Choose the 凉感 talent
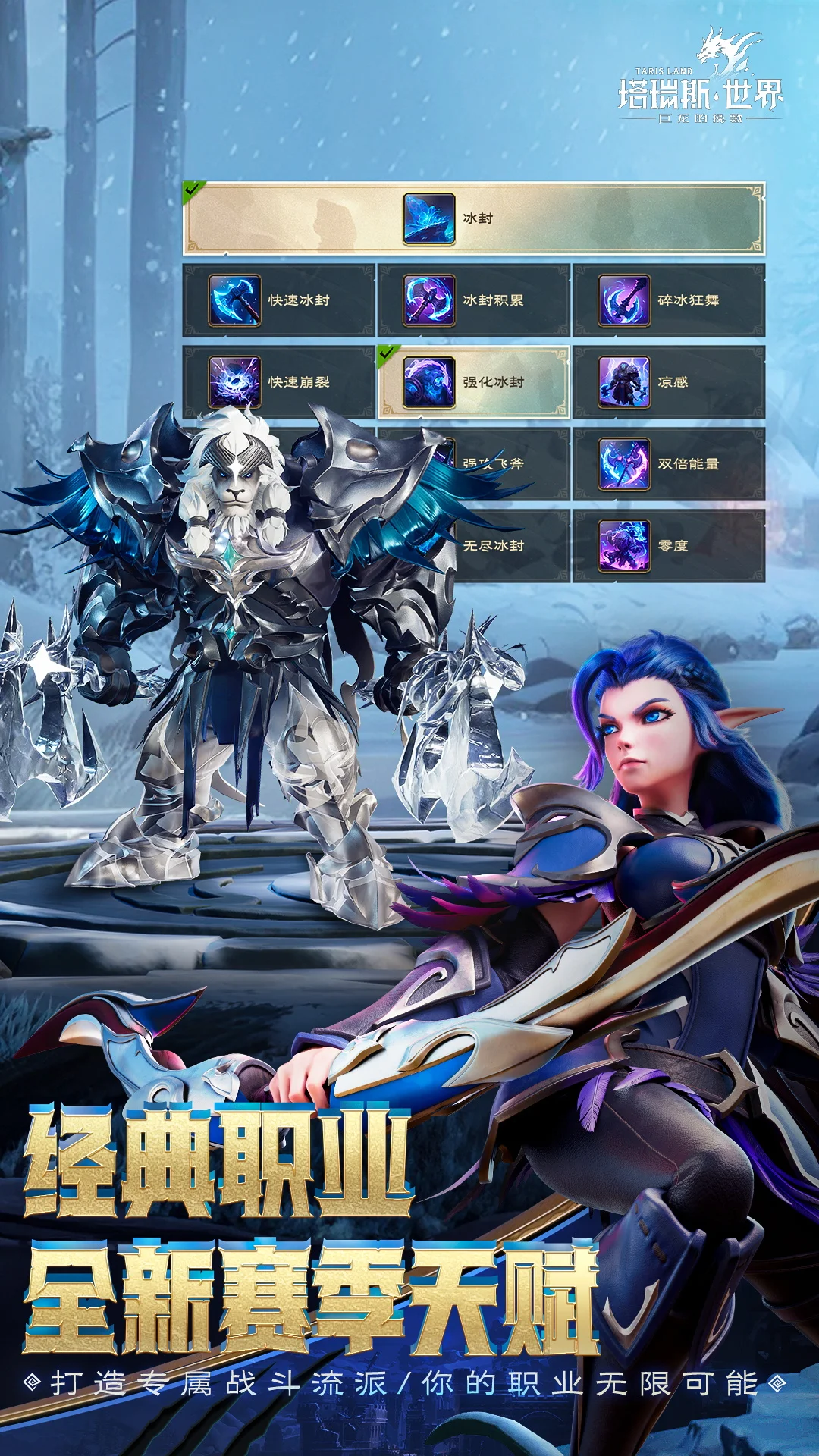Screen dimensions: 819x1456 (668, 381)
